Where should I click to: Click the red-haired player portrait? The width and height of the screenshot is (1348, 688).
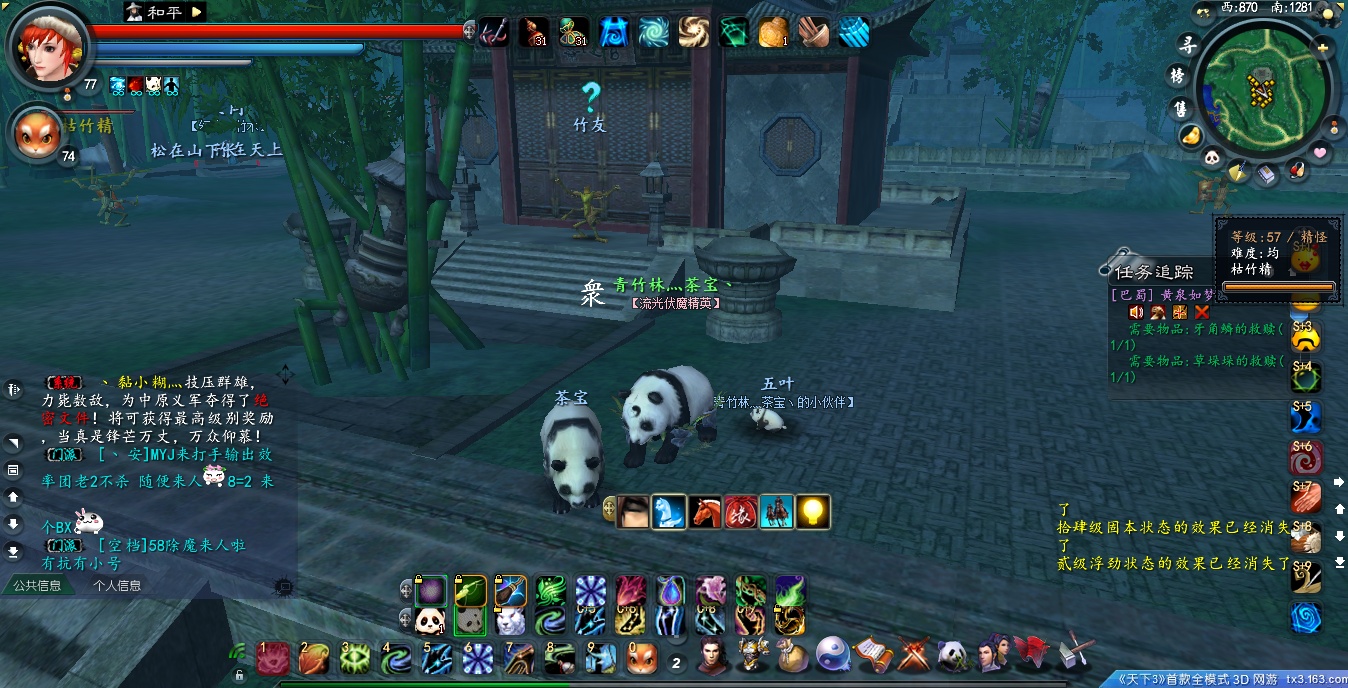point(46,47)
